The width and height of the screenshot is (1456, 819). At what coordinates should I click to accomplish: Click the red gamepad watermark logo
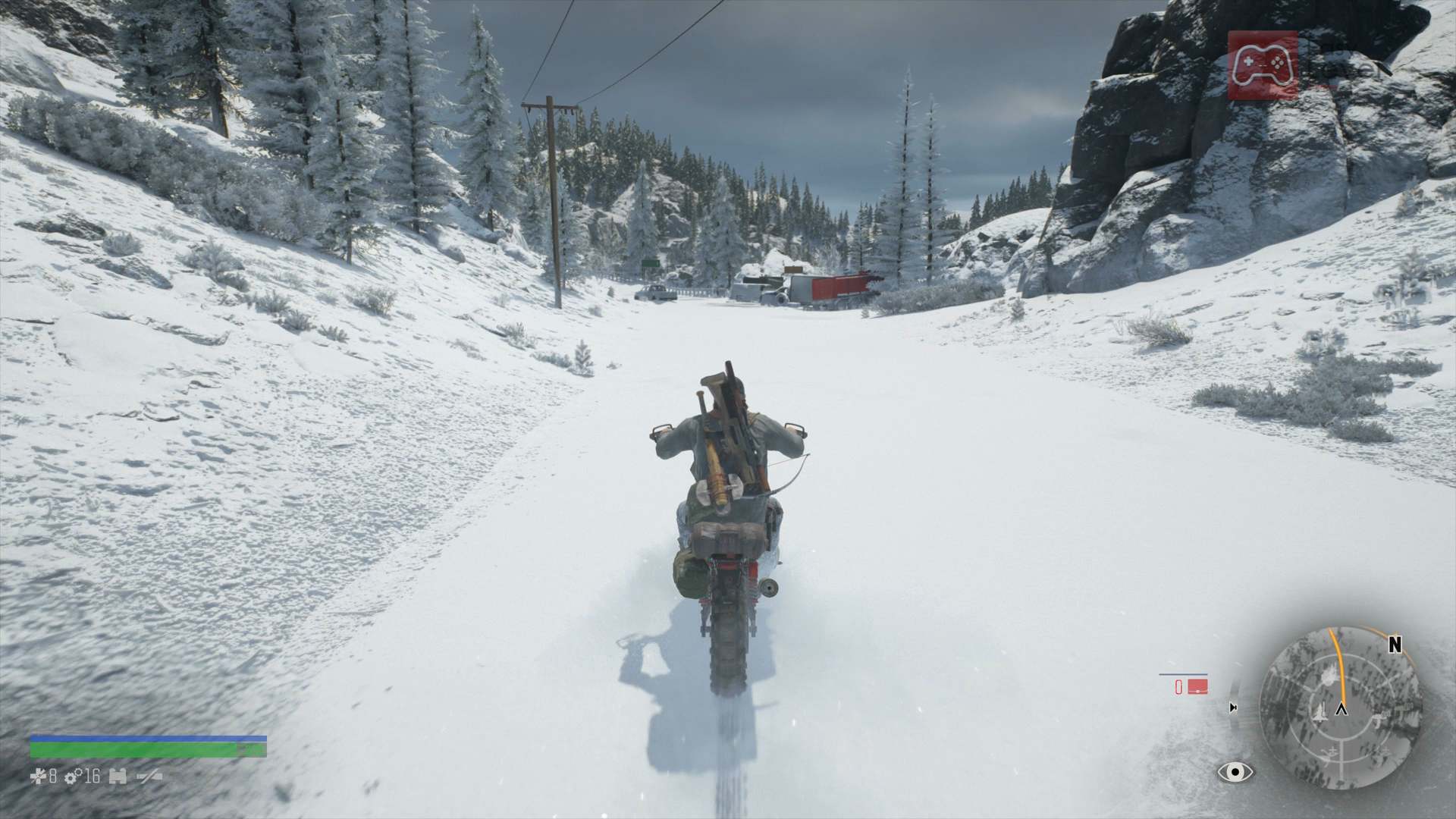1263,66
